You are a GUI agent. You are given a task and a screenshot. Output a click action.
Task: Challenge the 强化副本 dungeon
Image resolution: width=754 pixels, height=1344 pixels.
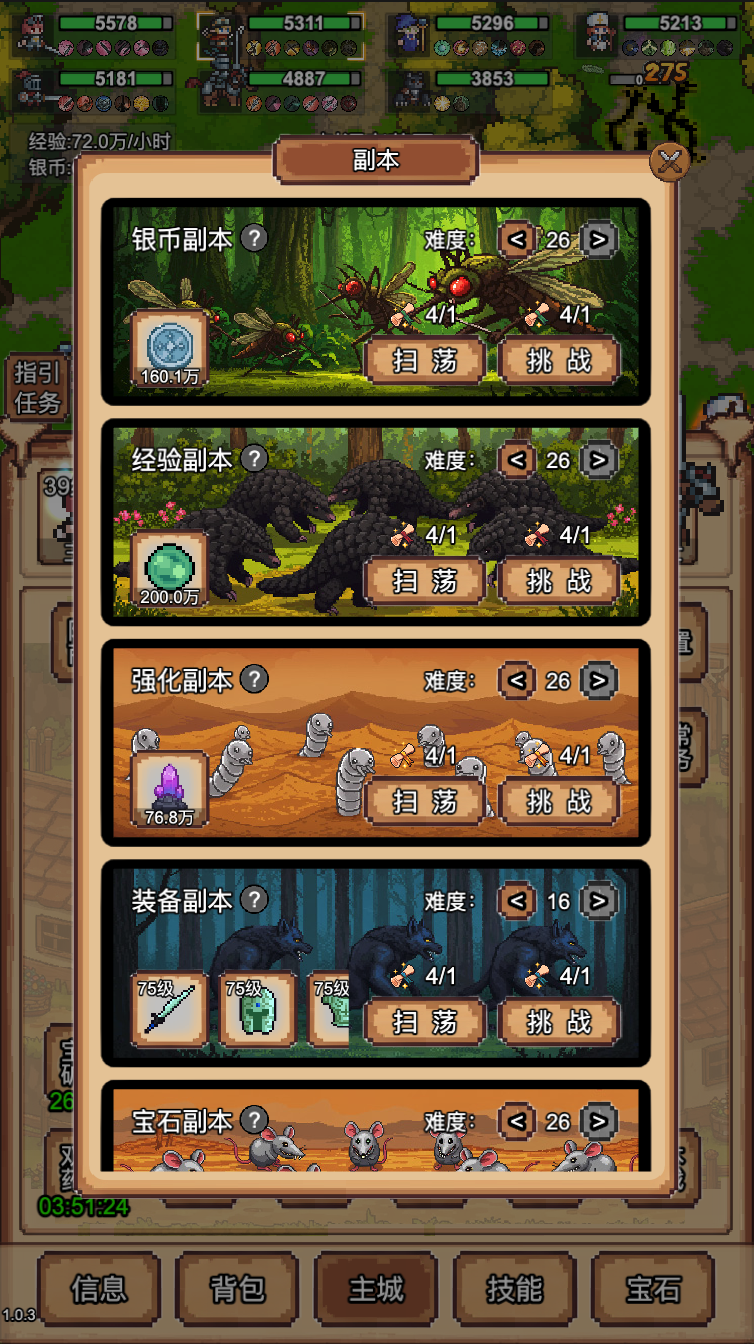(560, 801)
